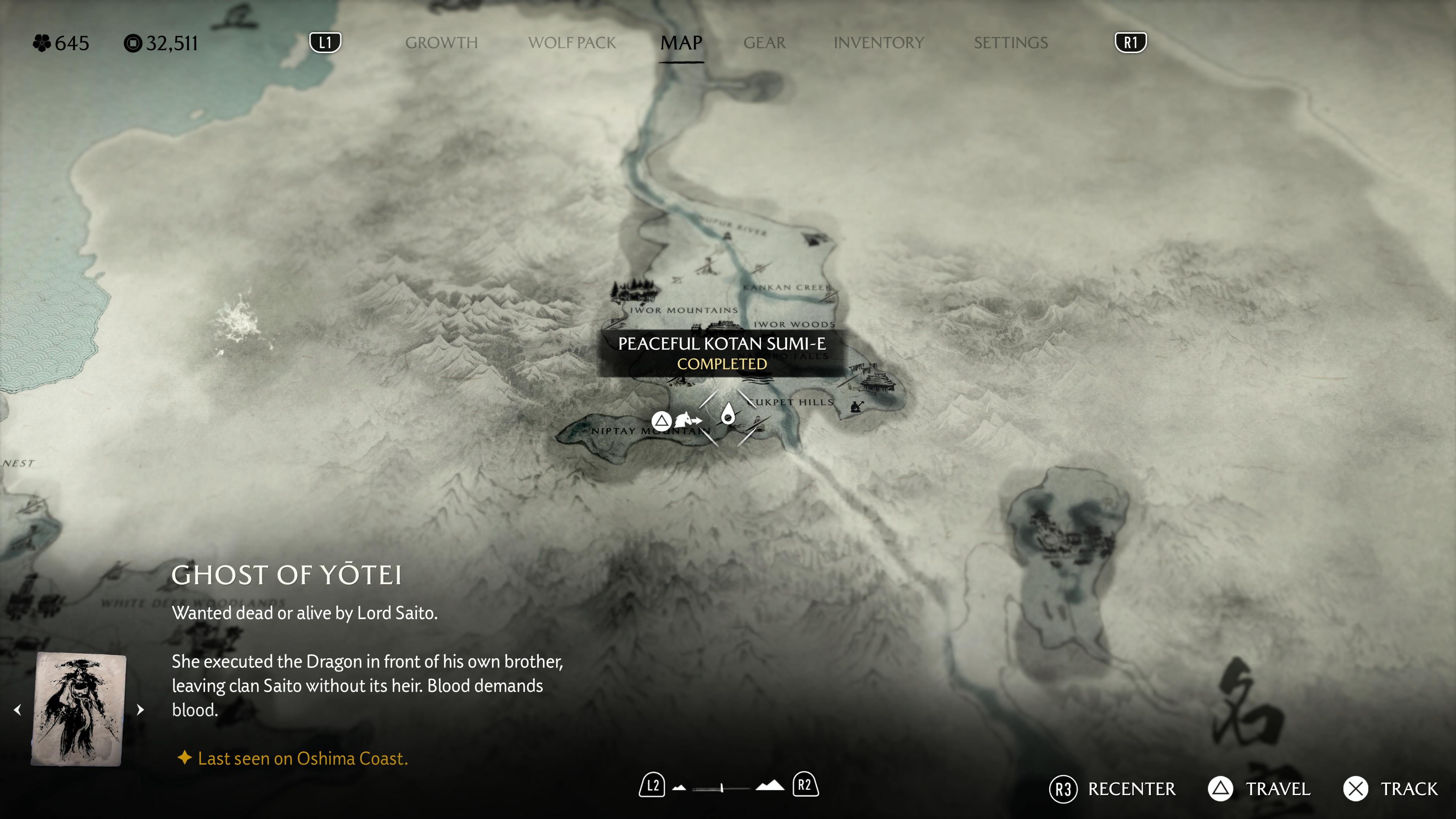Select the Map tab

[x=681, y=43]
